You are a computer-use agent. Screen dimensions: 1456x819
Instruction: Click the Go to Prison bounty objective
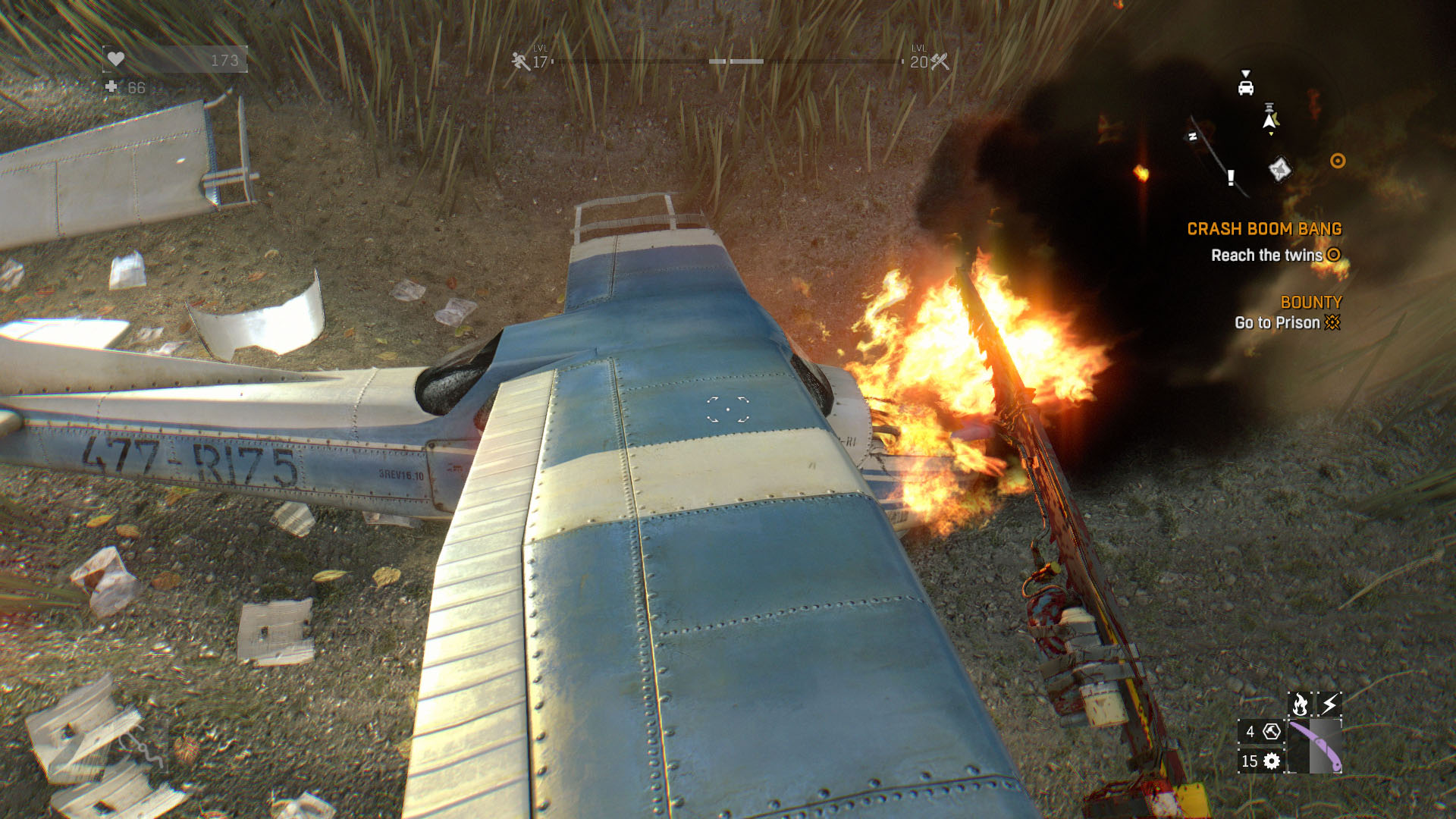coord(1277,323)
